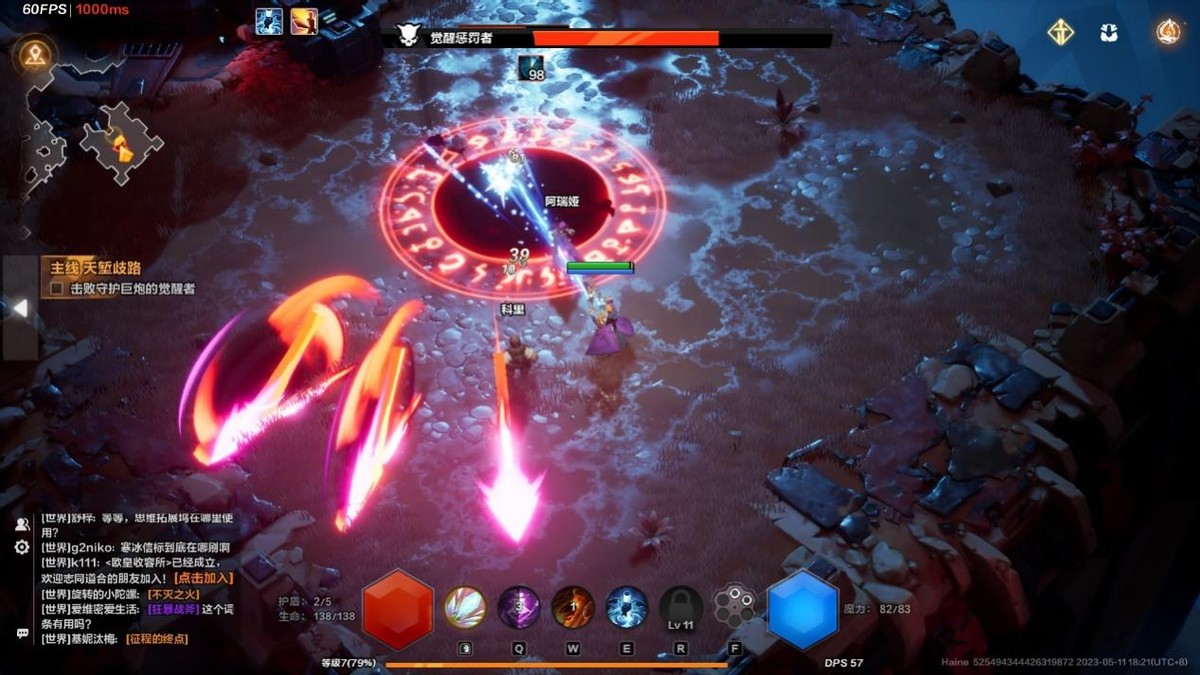
Task: Click the blue hexagon mana orb
Action: tap(802, 609)
